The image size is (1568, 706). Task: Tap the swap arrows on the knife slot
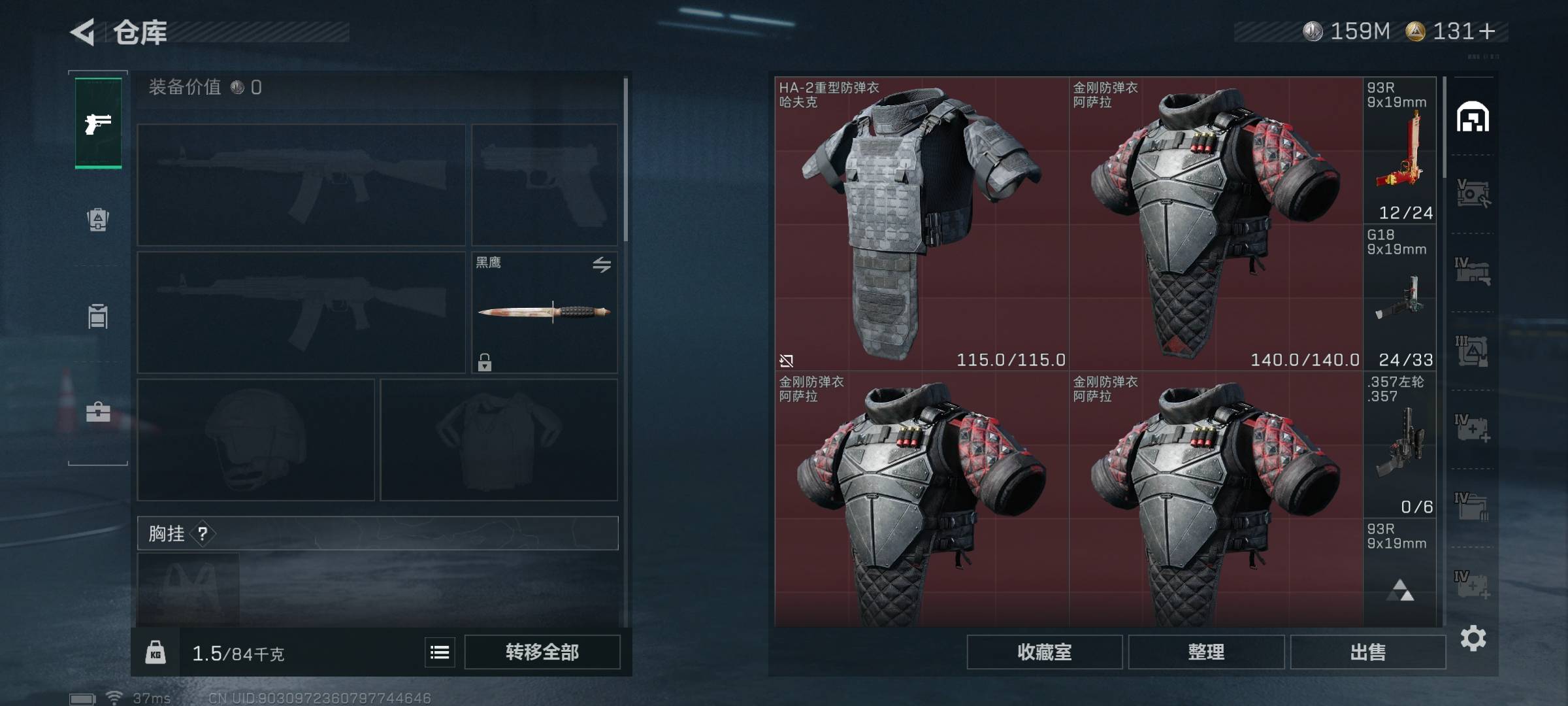[x=602, y=265]
